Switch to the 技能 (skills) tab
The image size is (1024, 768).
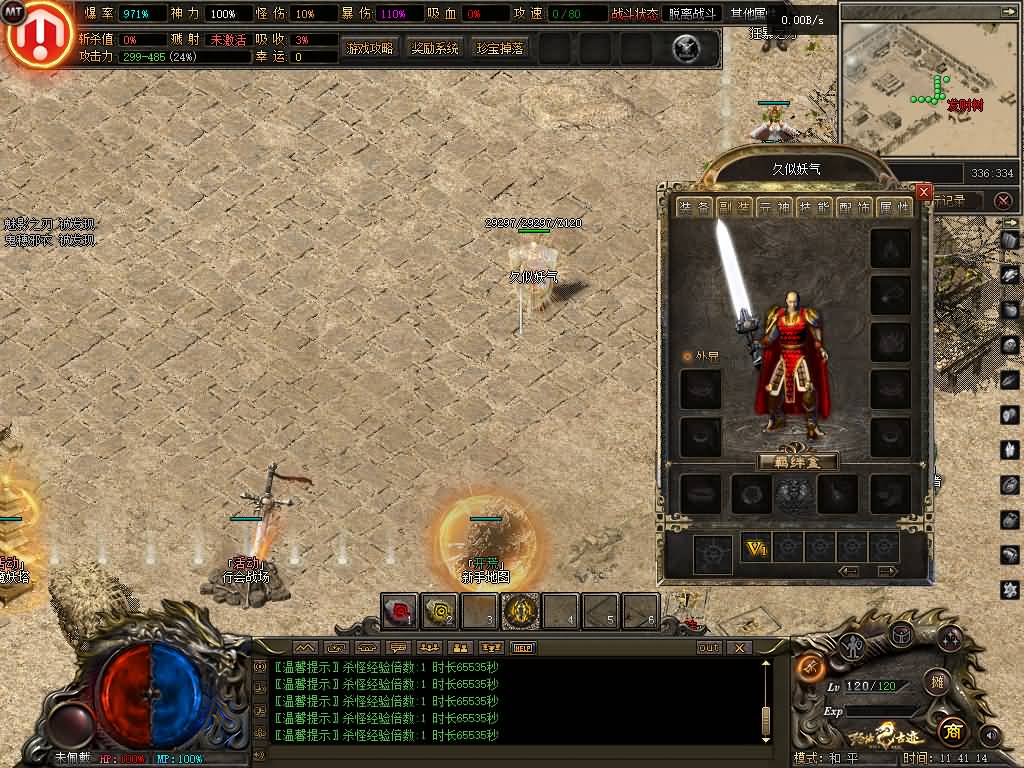pos(815,207)
